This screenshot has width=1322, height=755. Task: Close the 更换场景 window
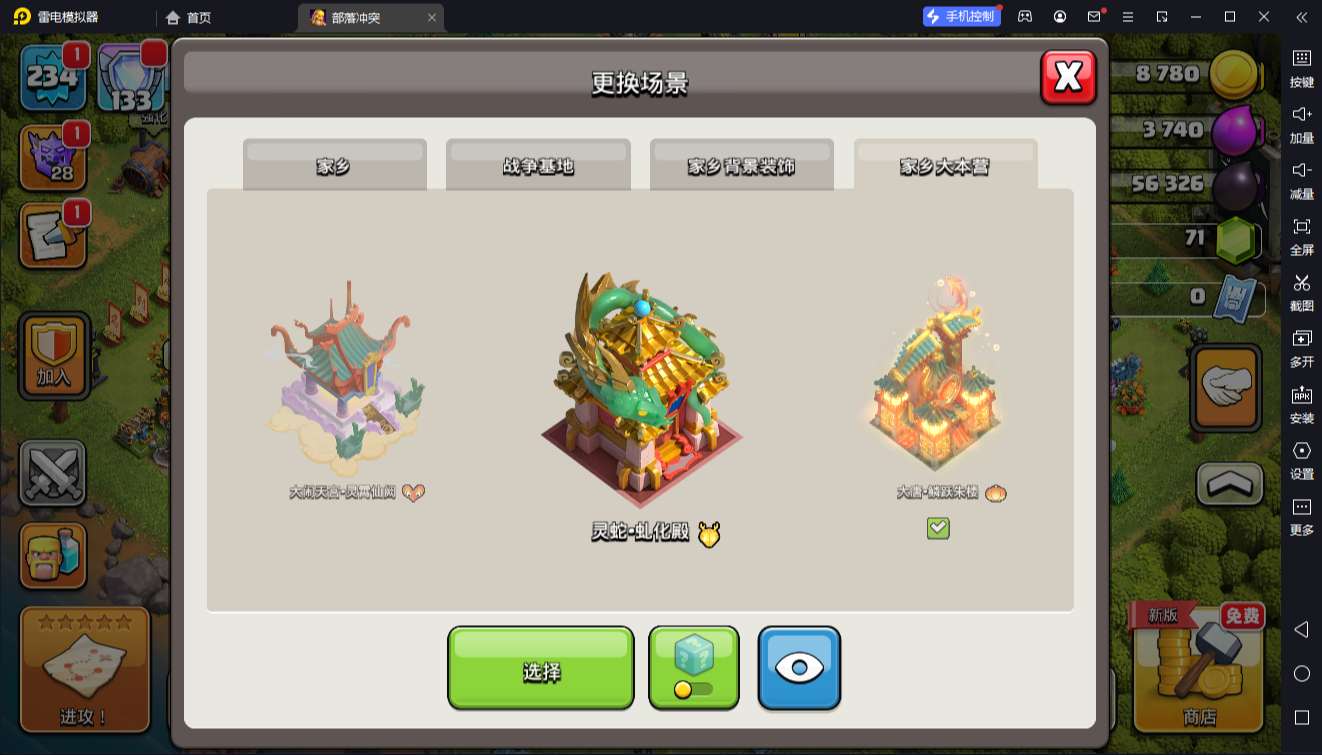click(x=1068, y=77)
